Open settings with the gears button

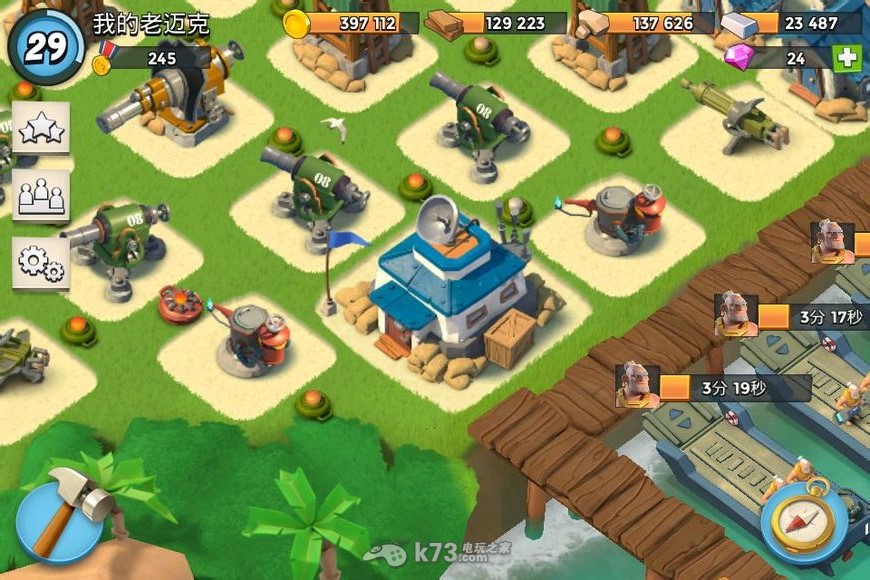point(41,263)
